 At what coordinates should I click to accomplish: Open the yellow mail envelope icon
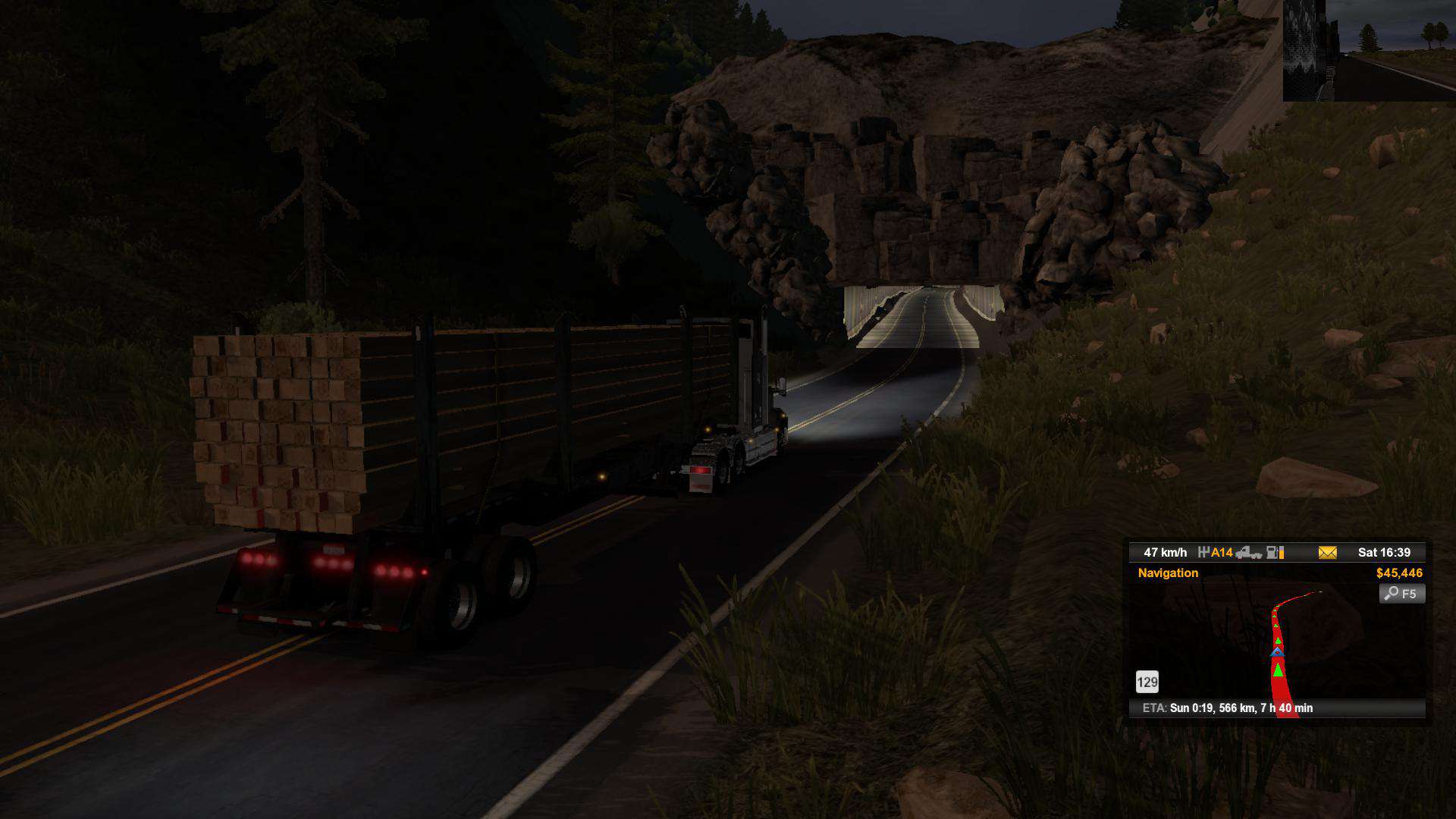click(1327, 553)
